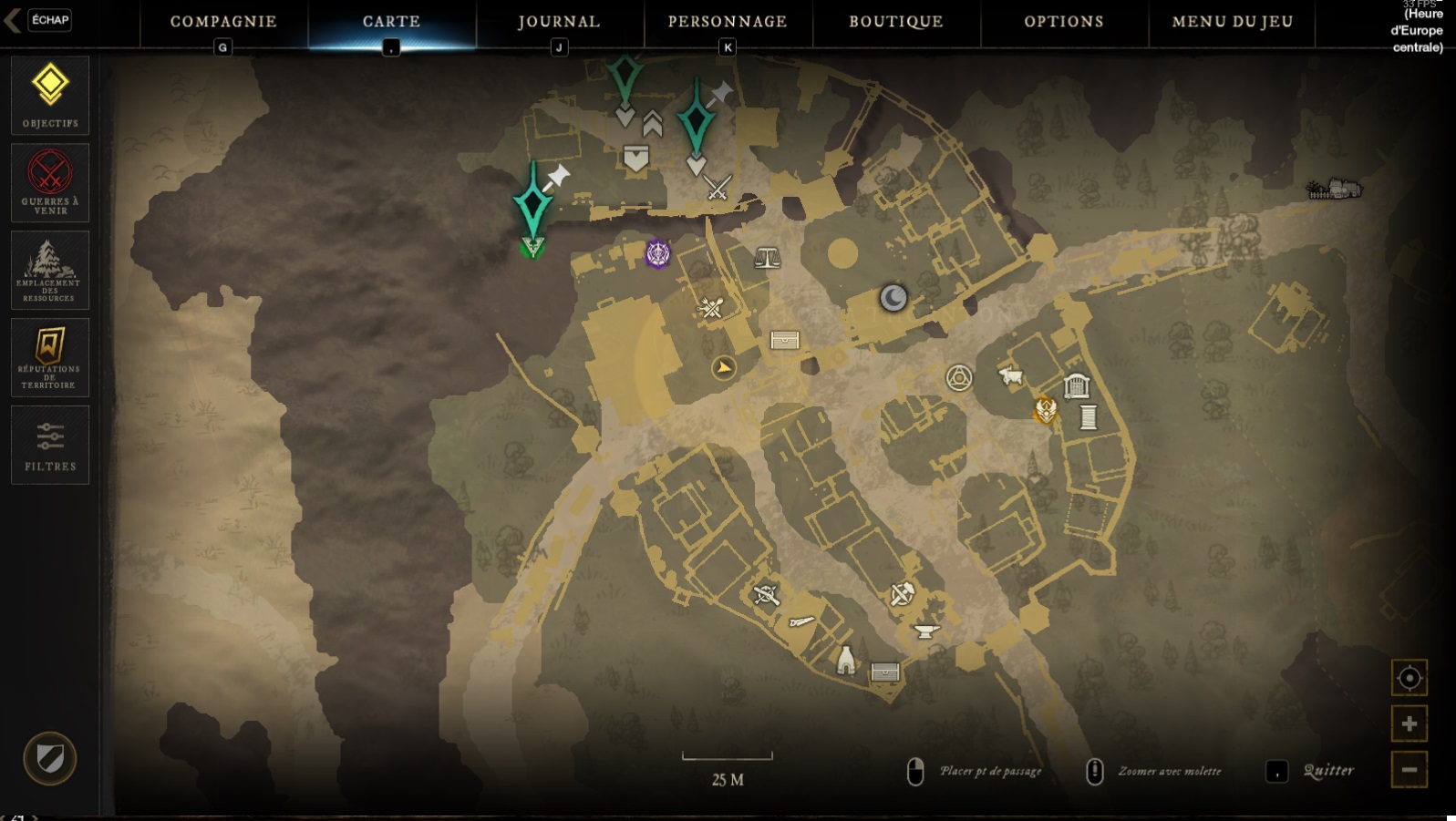View Emplacement des ressources panel
1456x821 pixels.
tap(50, 269)
